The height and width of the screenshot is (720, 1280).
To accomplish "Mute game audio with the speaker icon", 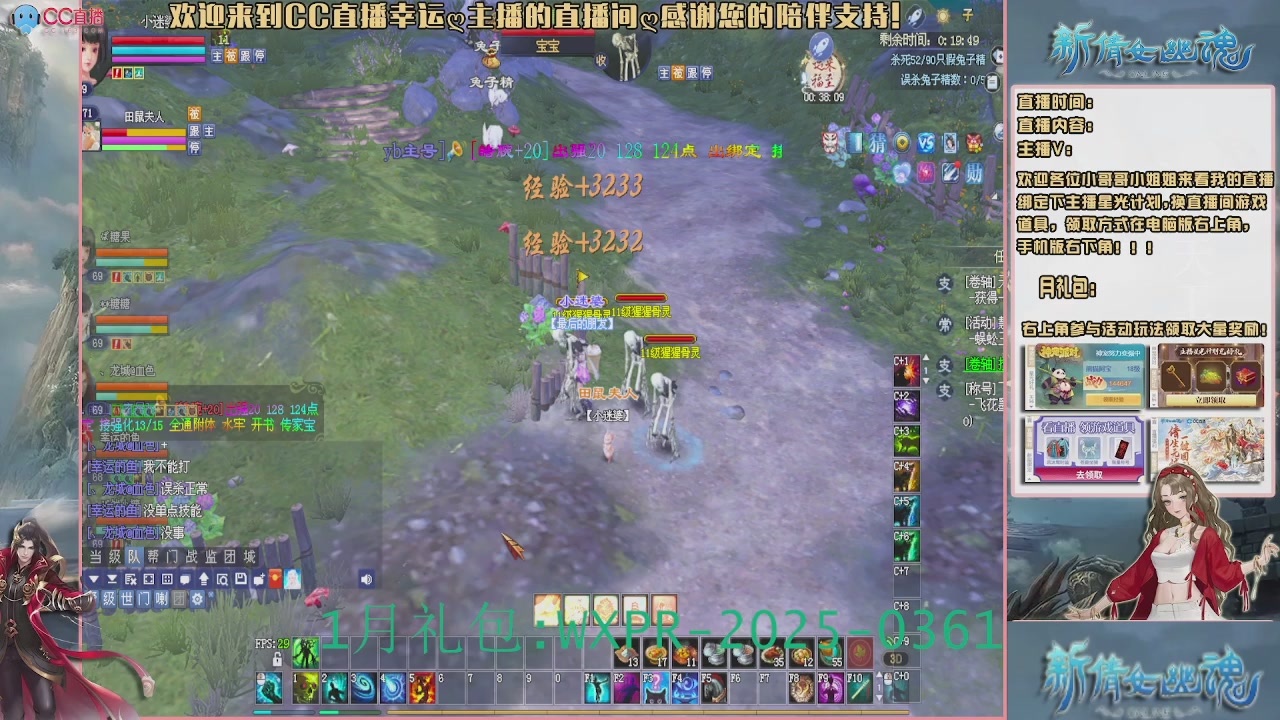I will [x=366, y=579].
